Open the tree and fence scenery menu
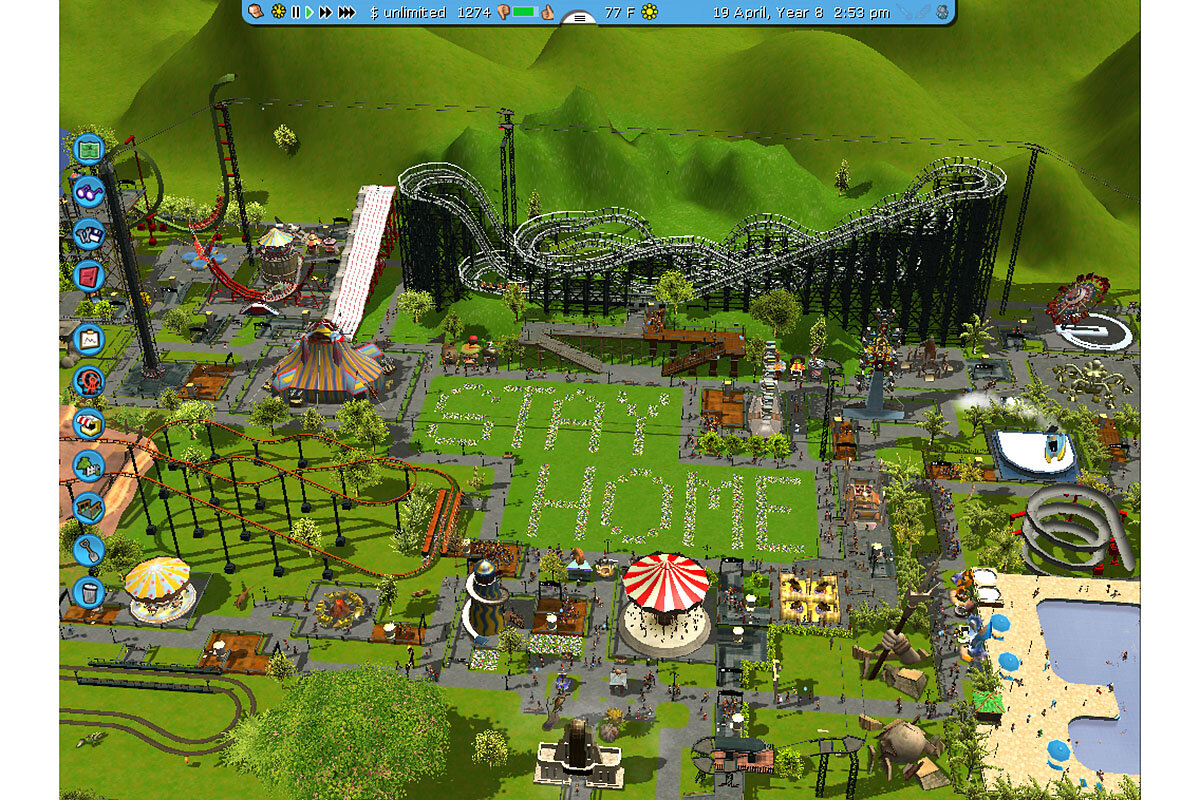This screenshot has height=800, width=1200. point(88,465)
